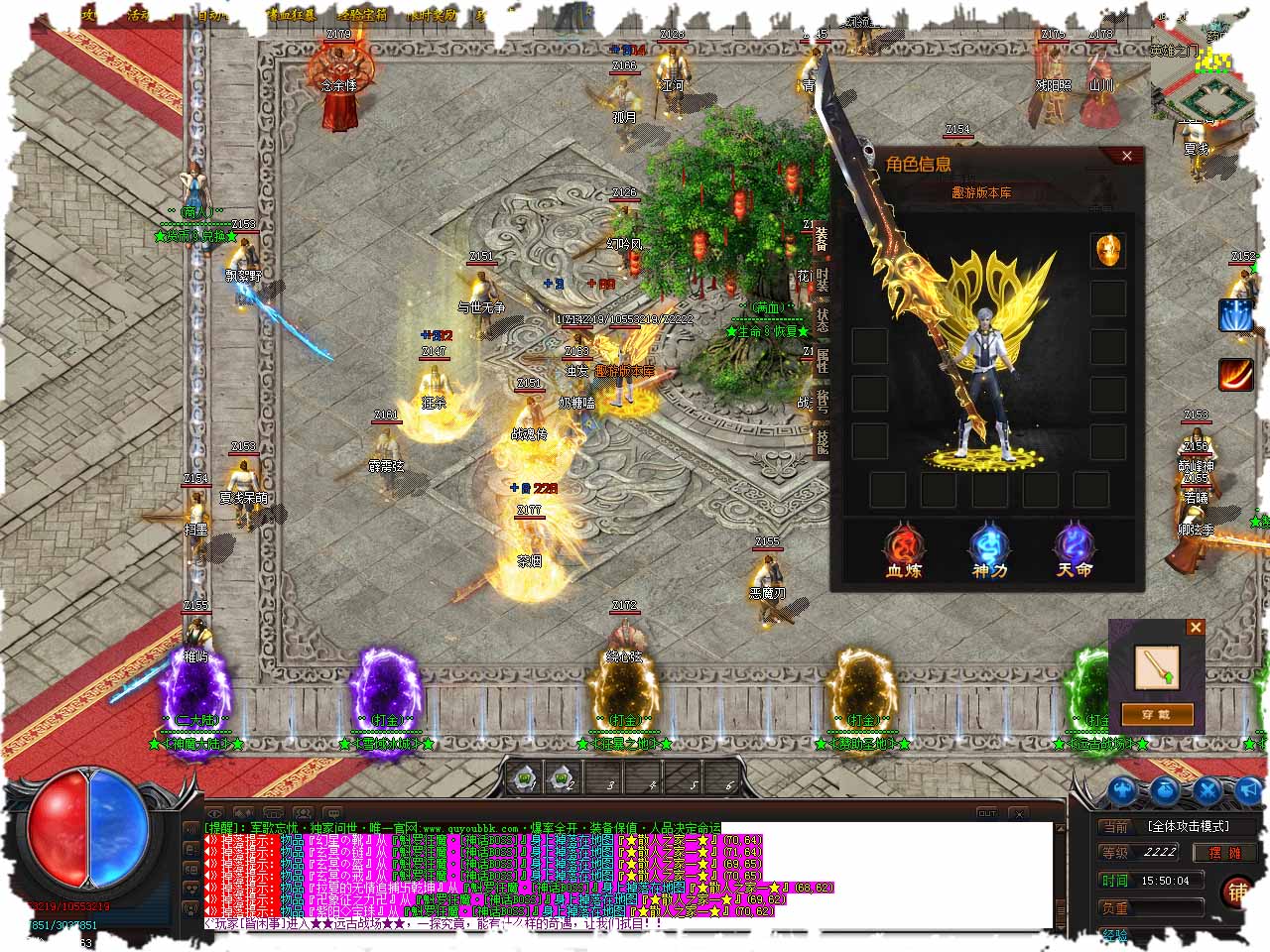Open the 血炼 blood refining feature
Viewport: 1270px width, 952px height.
tap(904, 550)
